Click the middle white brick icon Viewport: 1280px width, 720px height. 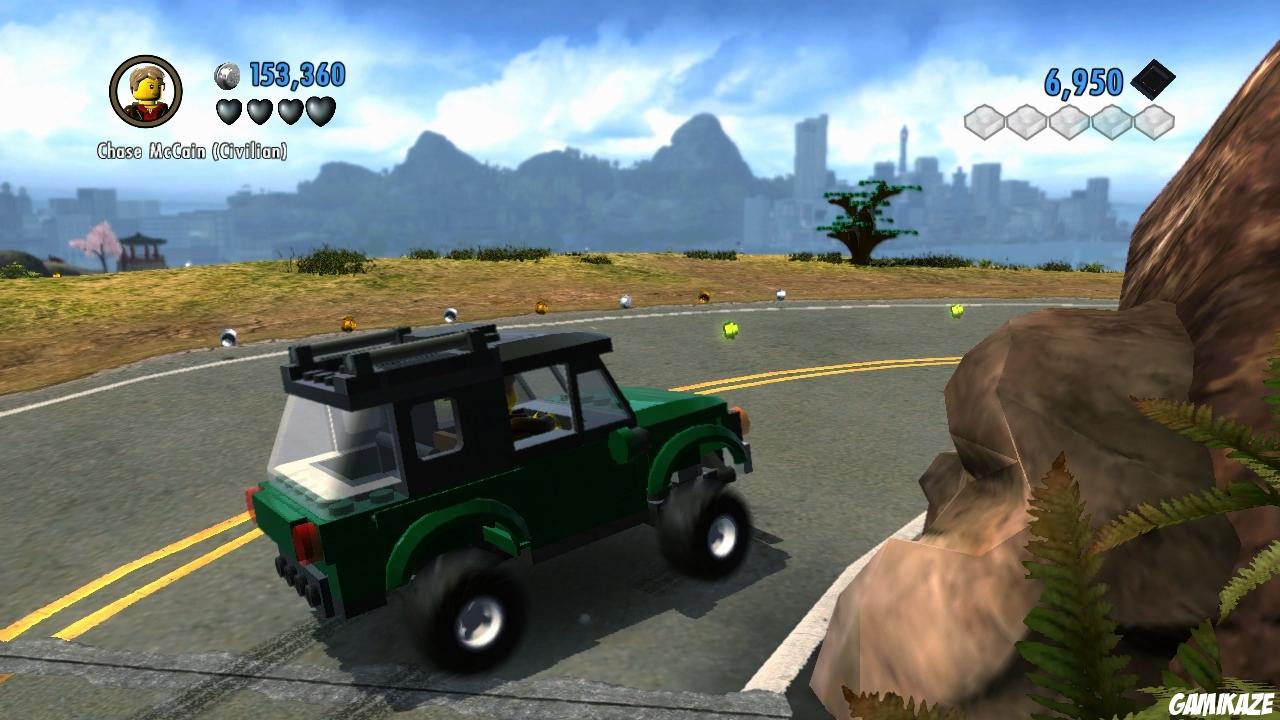tap(1070, 122)
